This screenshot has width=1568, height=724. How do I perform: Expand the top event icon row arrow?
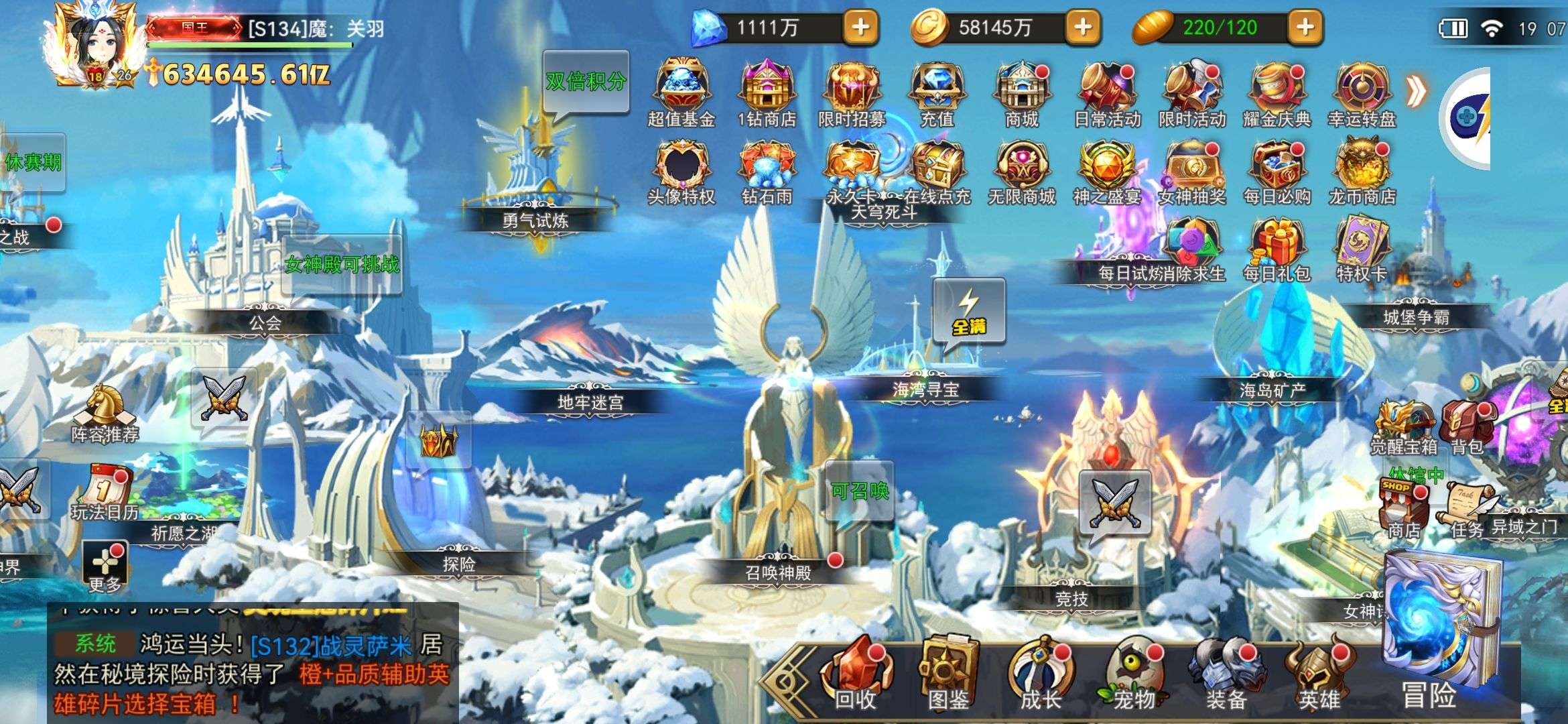click(1415, 92)
